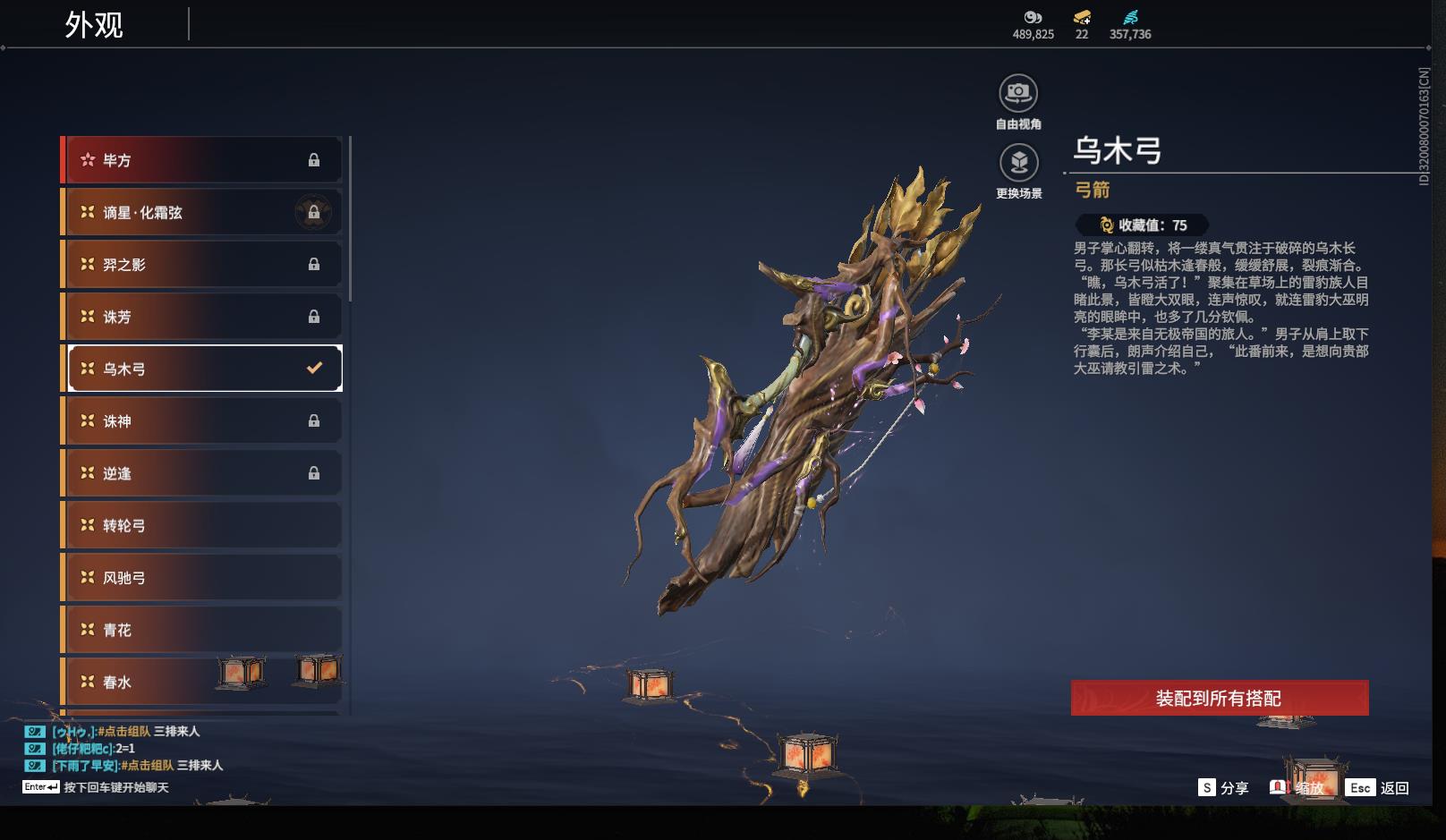Open the 更换场景 scene switcher

(1018, 163)
